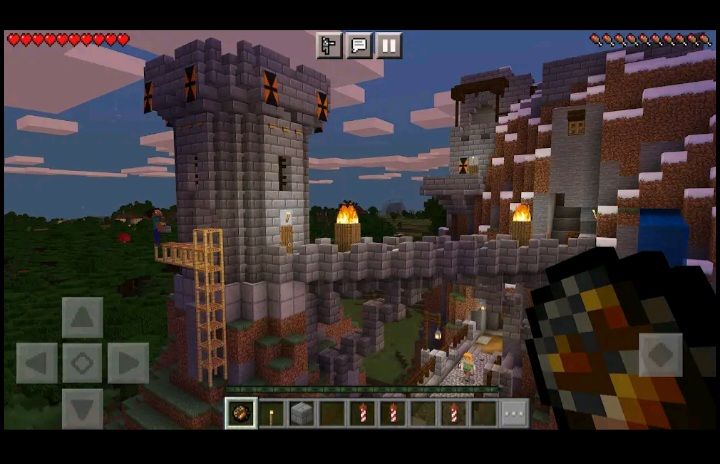
Task: Tap the strafe left arrow
Action: click(37, 363)
